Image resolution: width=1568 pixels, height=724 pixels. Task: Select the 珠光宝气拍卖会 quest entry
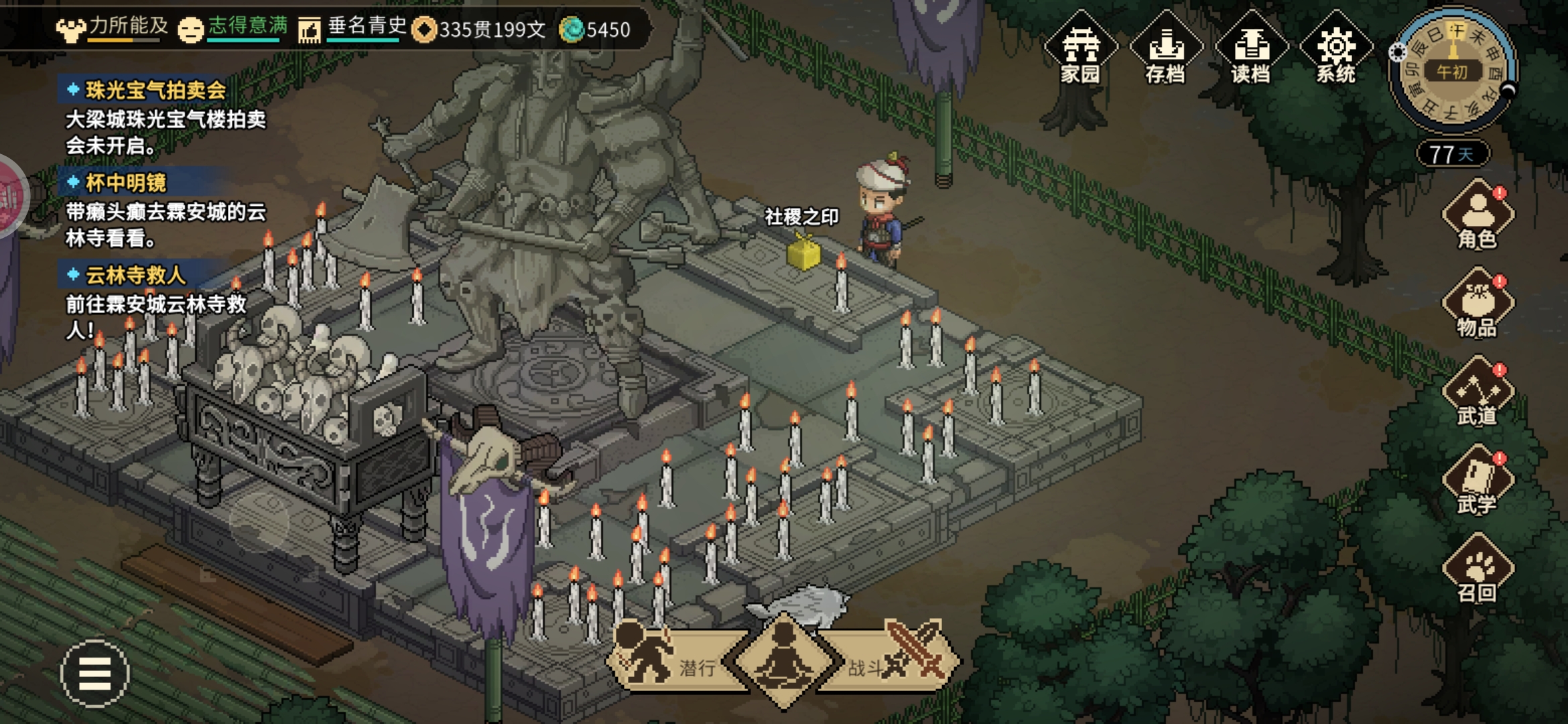(x=155, y=90)
